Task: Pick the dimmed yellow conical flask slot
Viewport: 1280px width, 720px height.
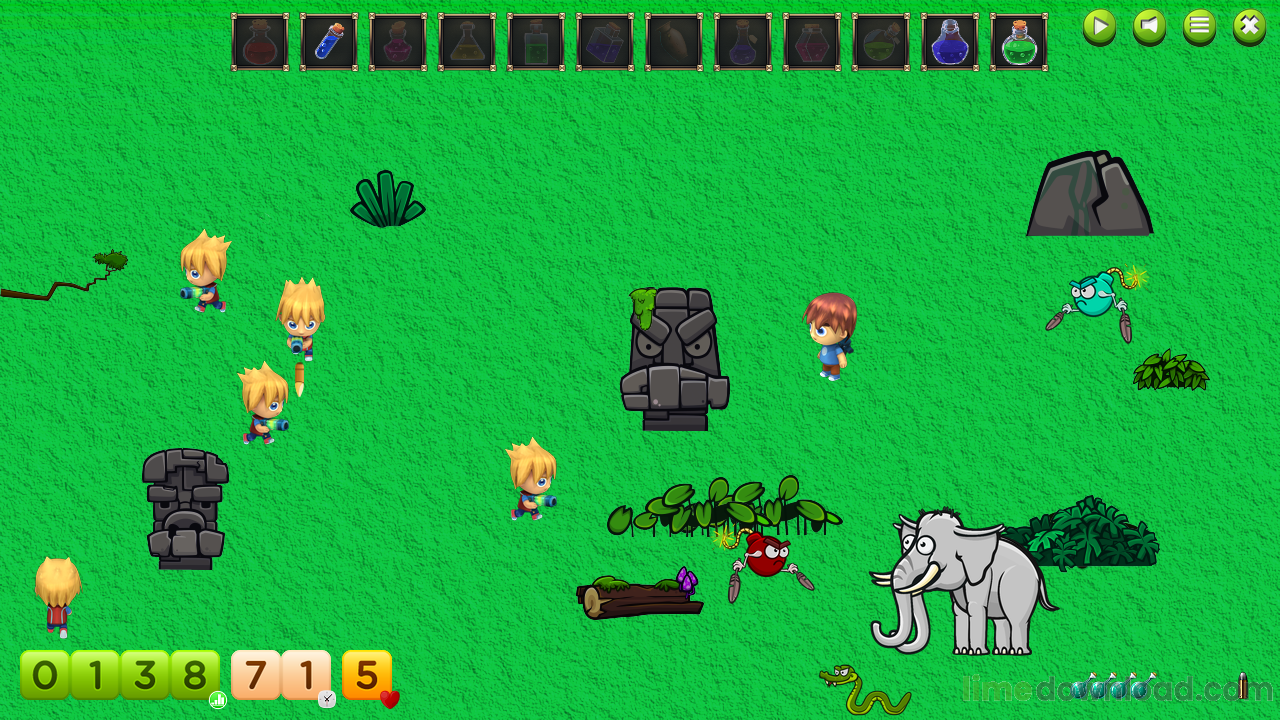Action: pyautogui.click(x=467, y=42)
